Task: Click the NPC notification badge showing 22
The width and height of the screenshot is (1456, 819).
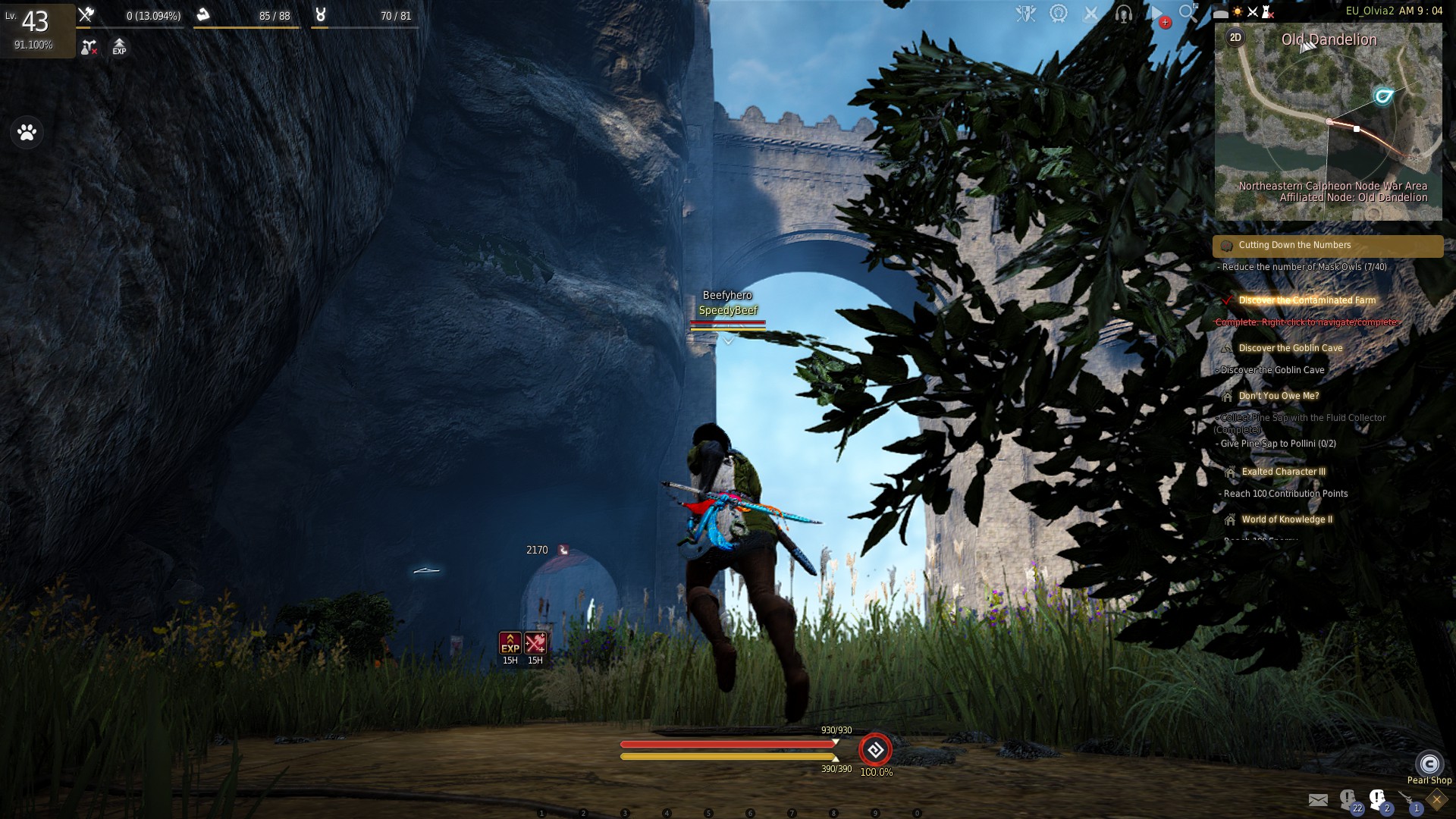Action: point(1349,800)
